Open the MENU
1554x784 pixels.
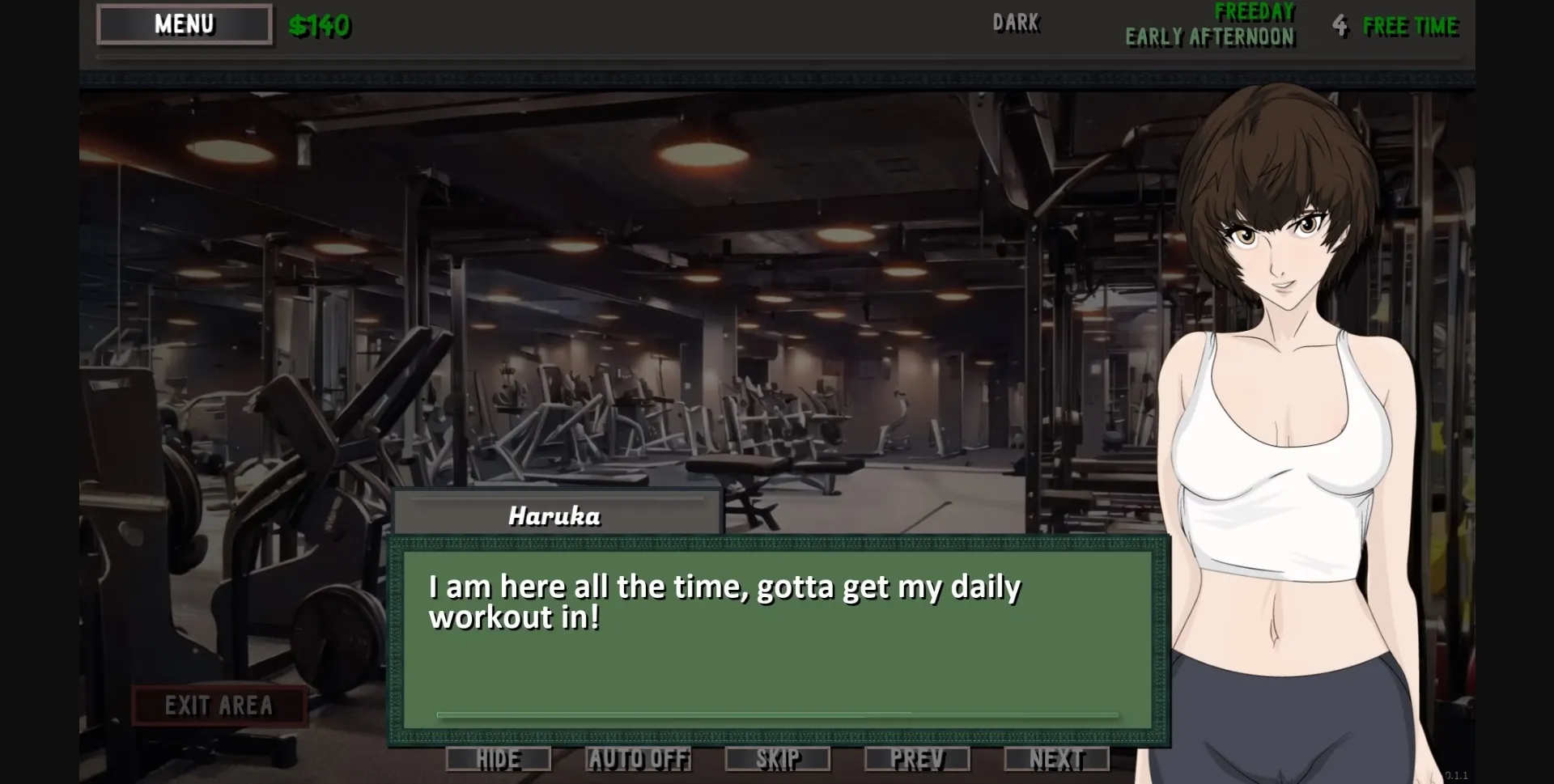[x=184, y=23]
